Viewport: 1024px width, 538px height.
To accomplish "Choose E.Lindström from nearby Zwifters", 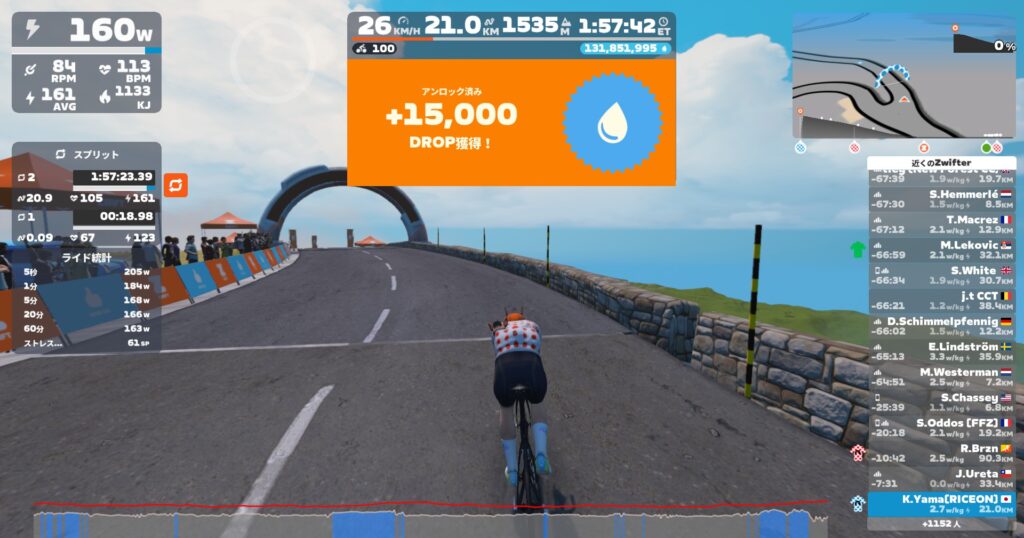I will [941, 352].
